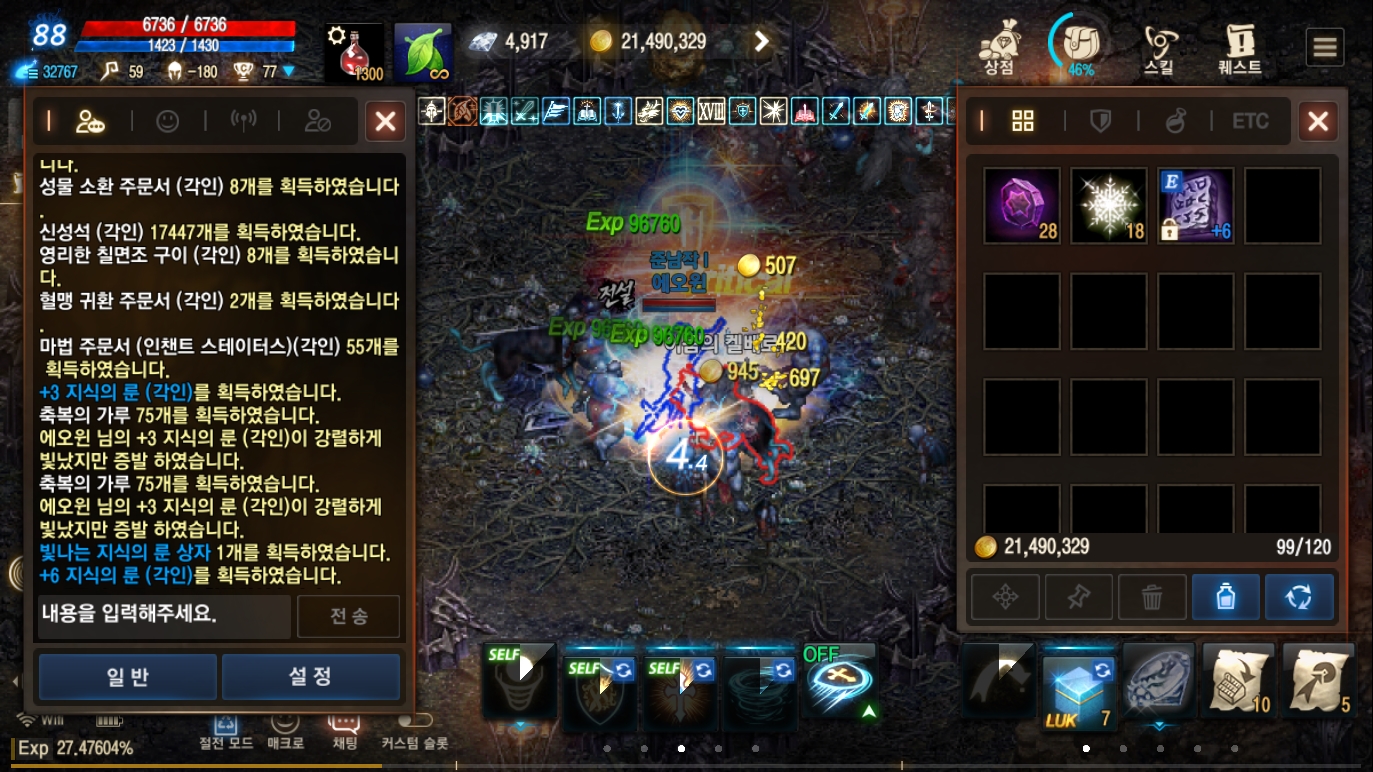This screenshot has width=1373, height=772.
Task: Click the potion flask icon beside the trash icon
Action: point(1226,596)
